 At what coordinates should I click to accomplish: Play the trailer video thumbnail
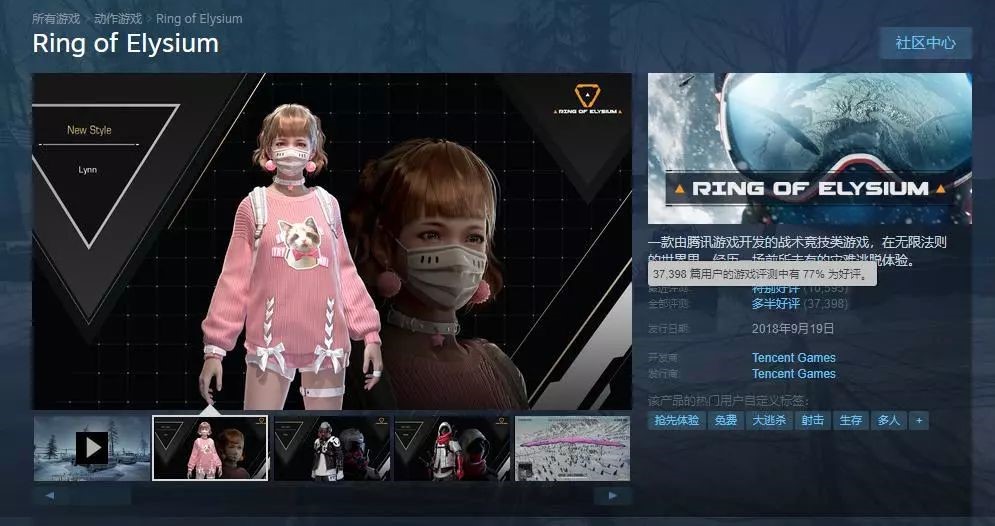click(x=91, y=447)
